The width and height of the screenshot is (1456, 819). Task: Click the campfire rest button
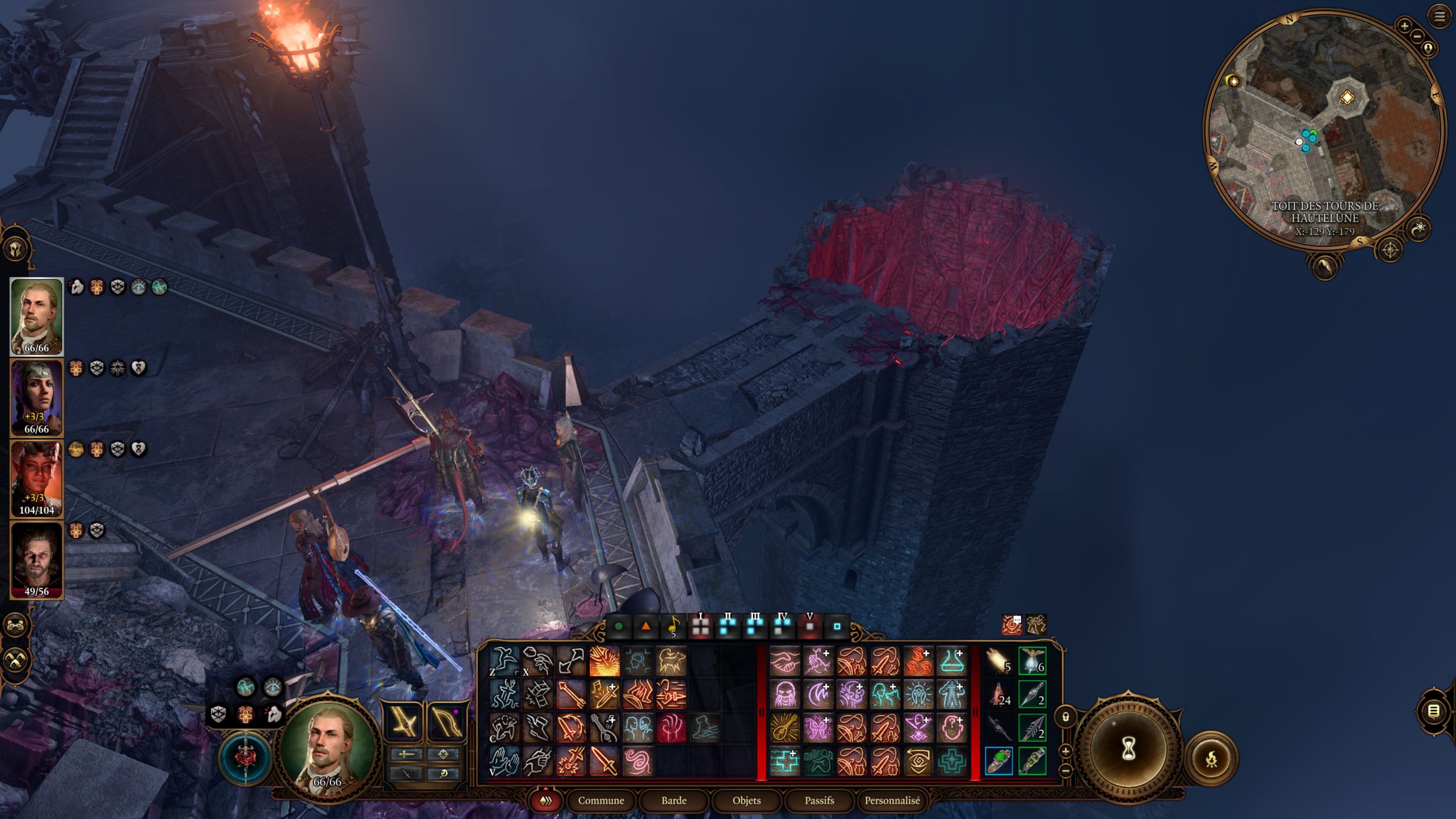(1211, 759)
